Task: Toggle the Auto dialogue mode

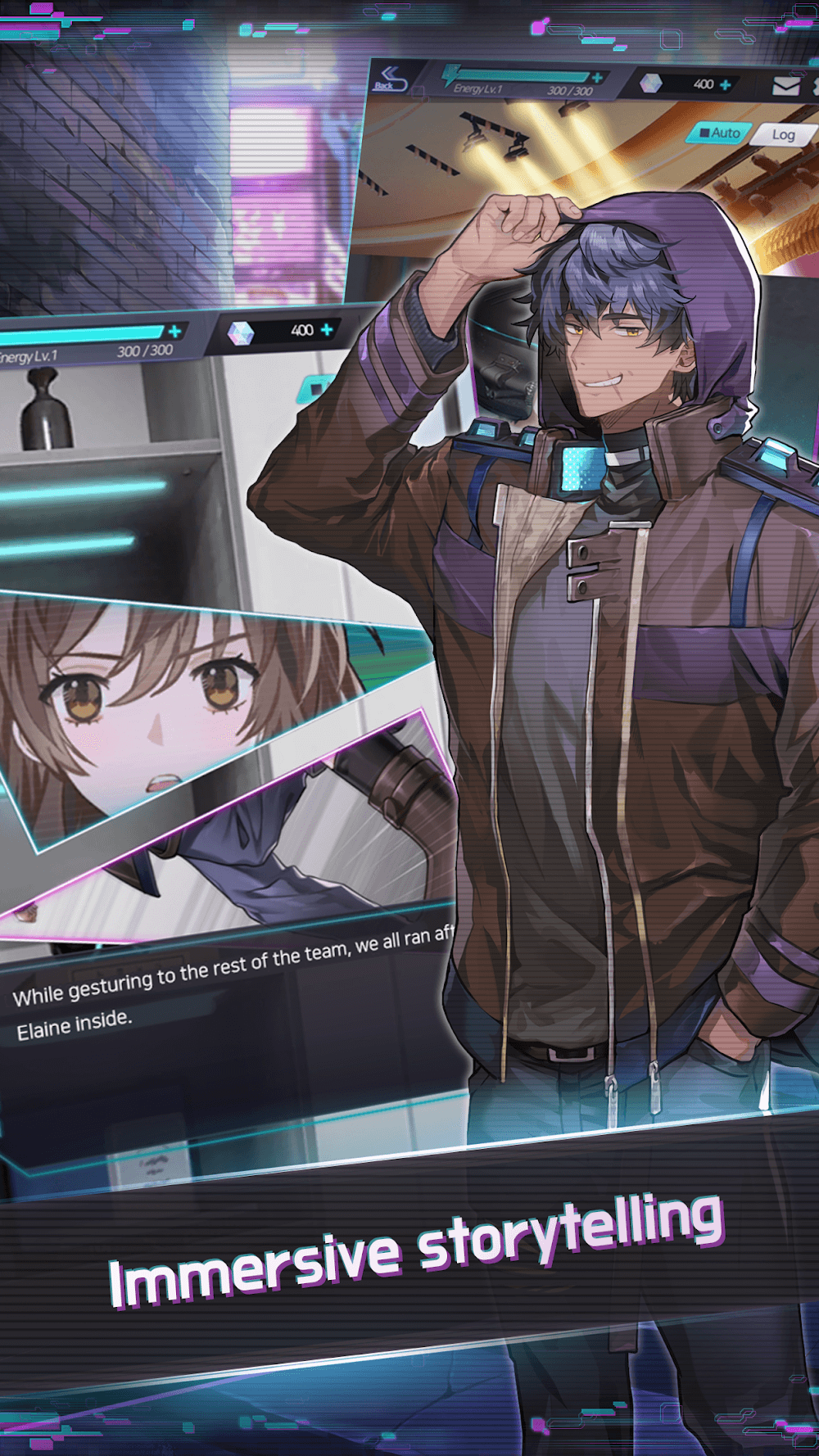Action: point(720,133)
